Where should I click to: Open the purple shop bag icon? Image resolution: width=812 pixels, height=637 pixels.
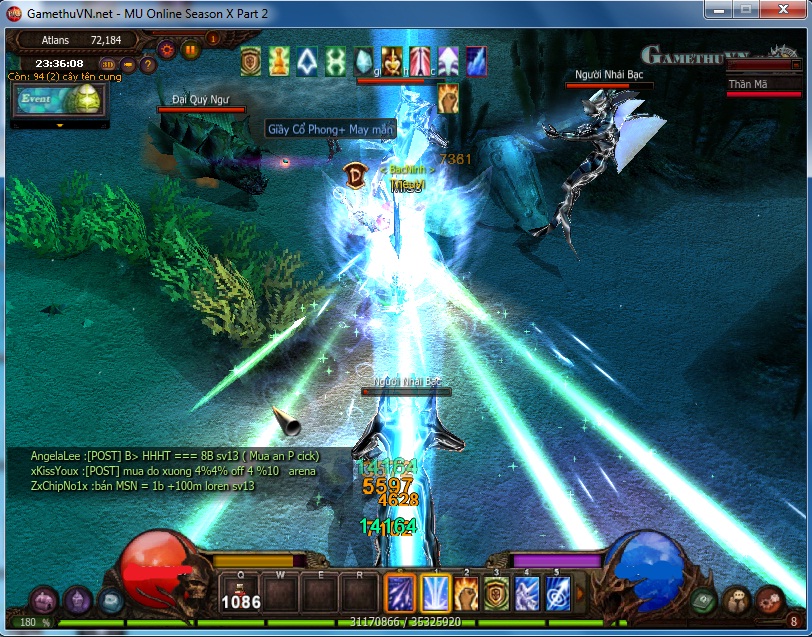pyautogui.click(x=43, y=601)
